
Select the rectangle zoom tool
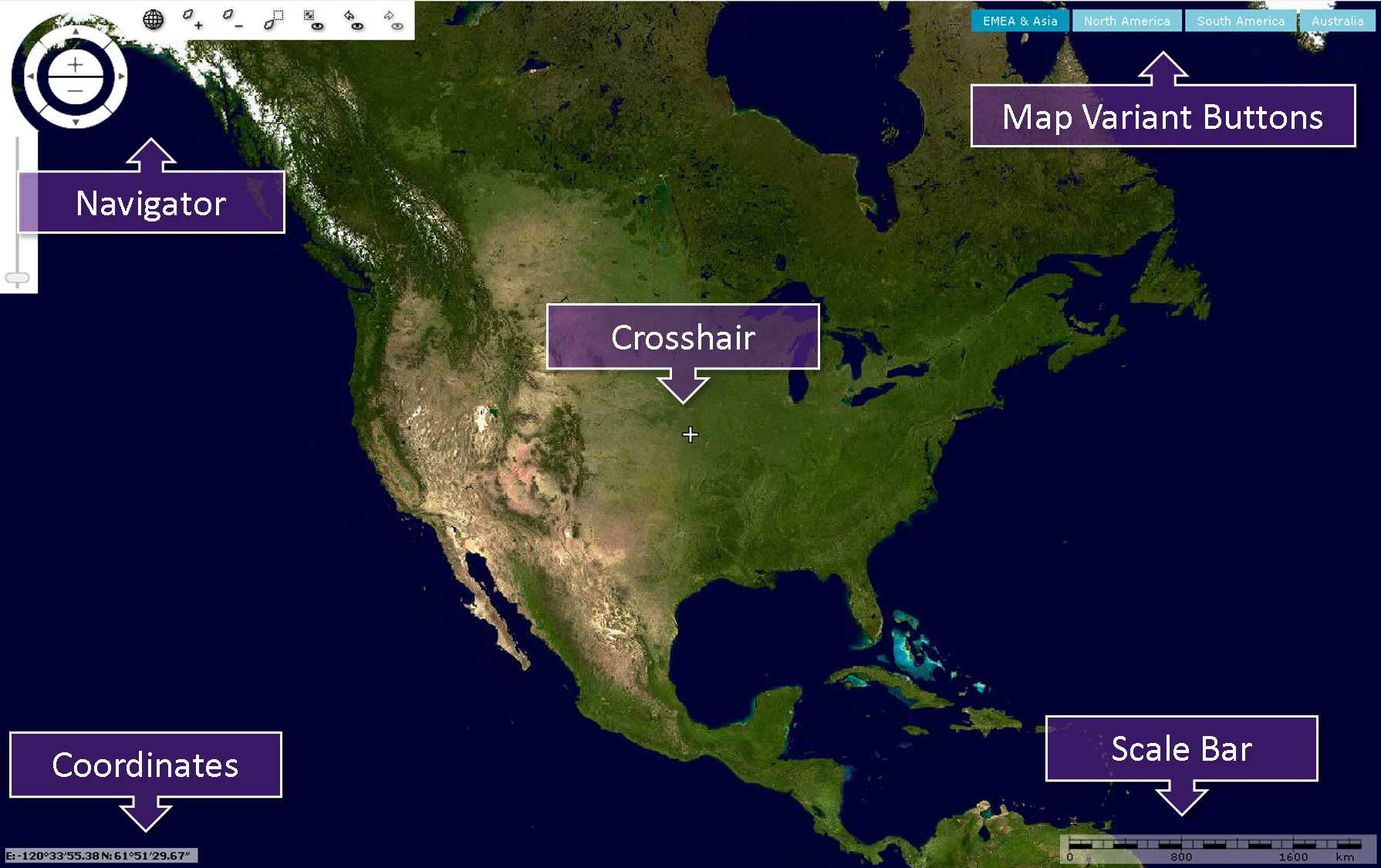[x=273, y=19]
